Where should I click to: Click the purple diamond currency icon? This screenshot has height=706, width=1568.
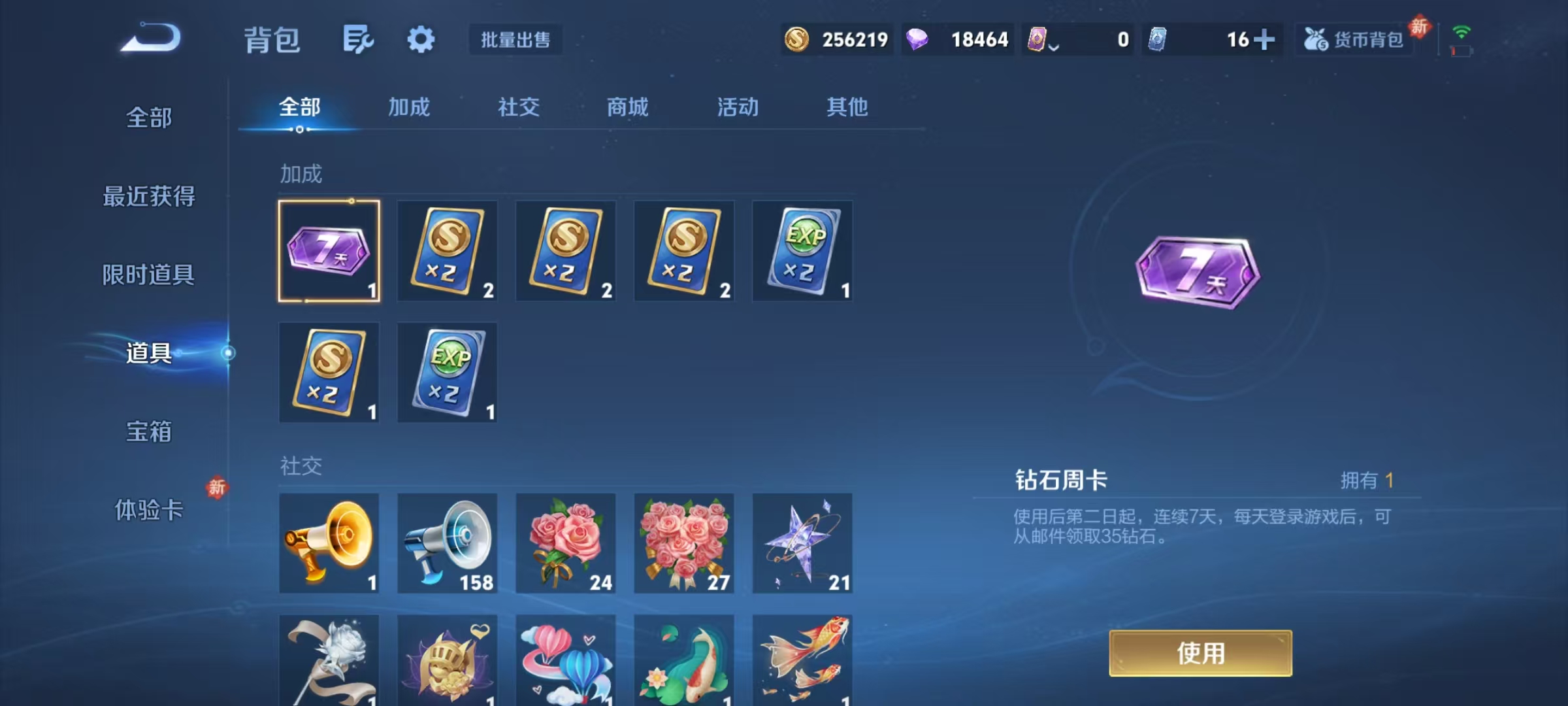(917, 39)
